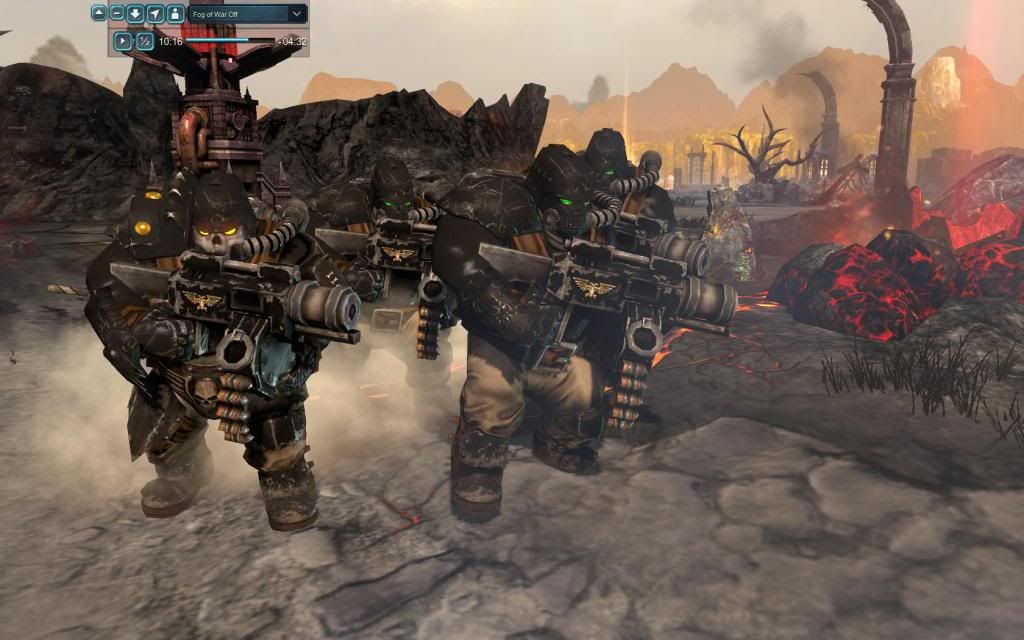
Task: Click the cursor arrow replay toolbar button
Action: point(155,14)
